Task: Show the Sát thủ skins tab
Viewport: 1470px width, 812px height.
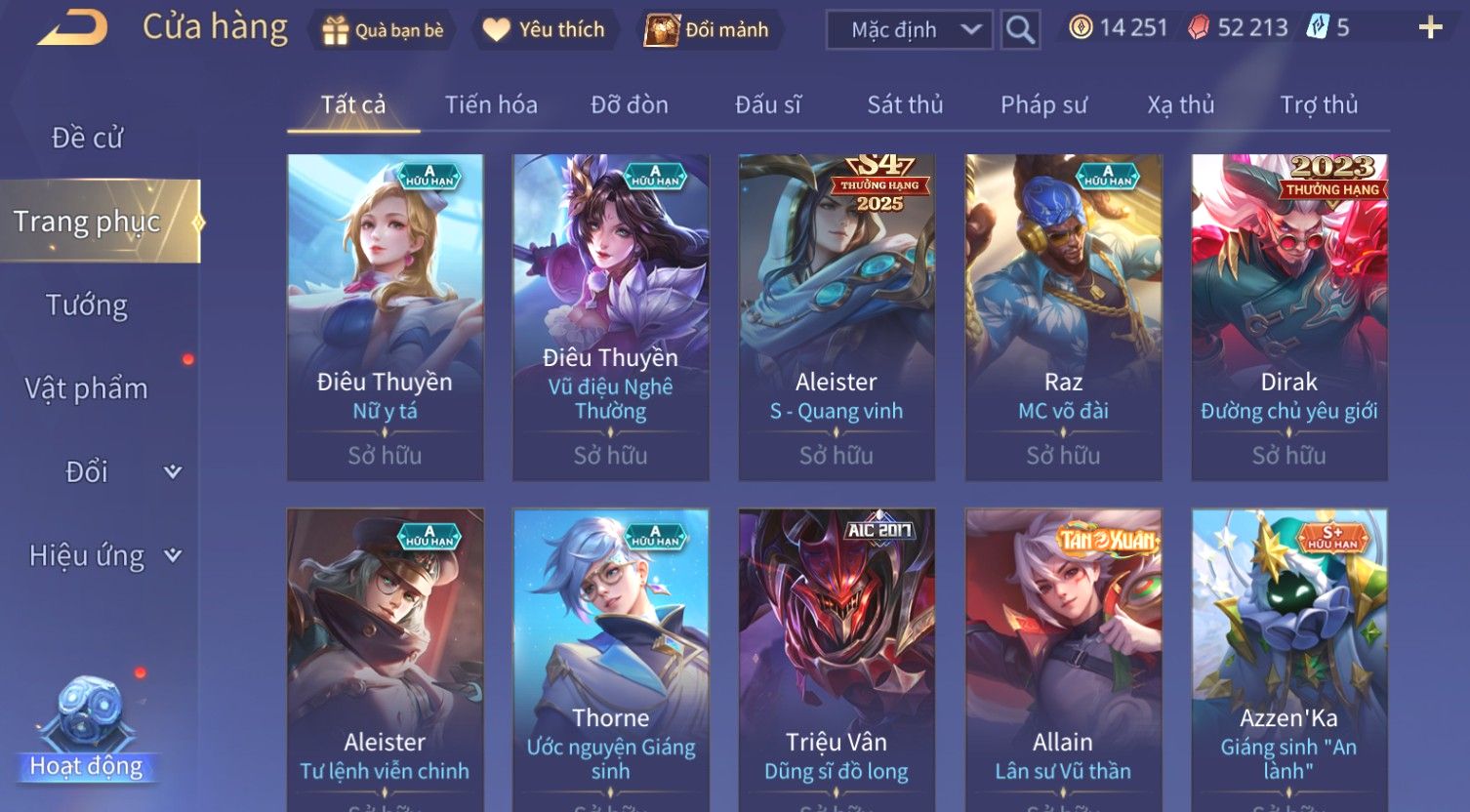Action: 905,105
